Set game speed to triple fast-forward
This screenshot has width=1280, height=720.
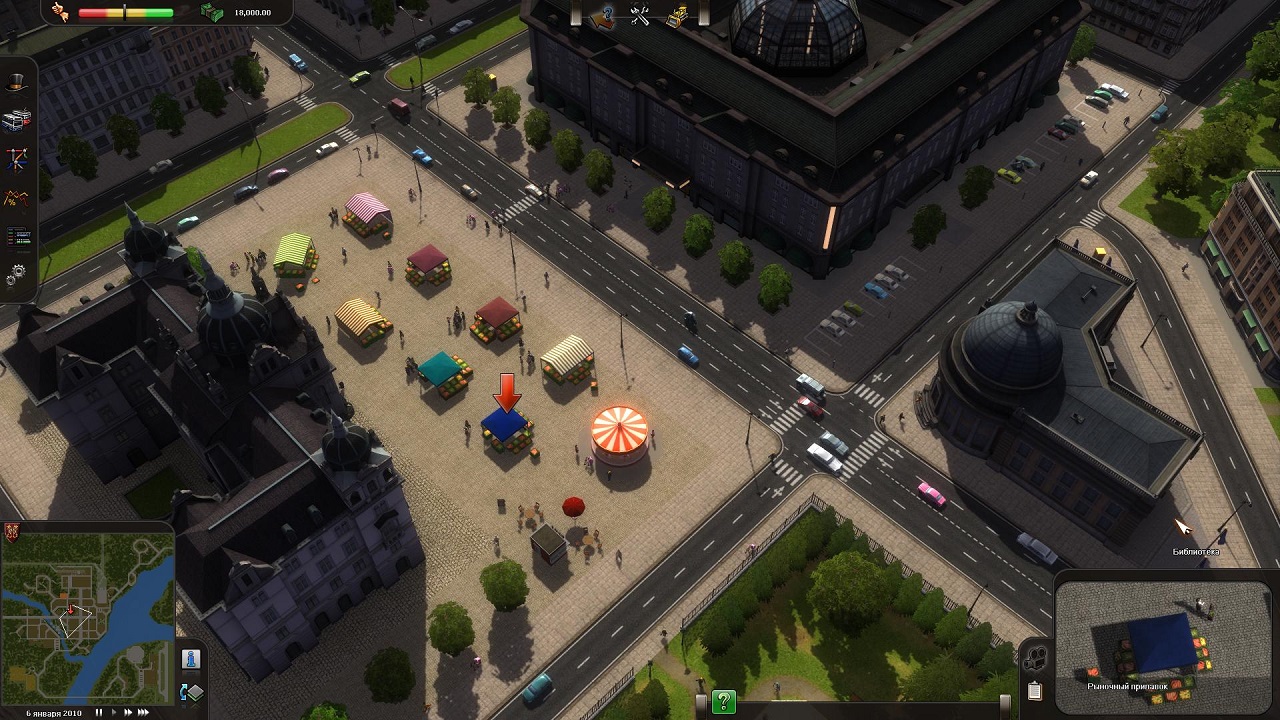pyautogui.click(x=144, y=713)
